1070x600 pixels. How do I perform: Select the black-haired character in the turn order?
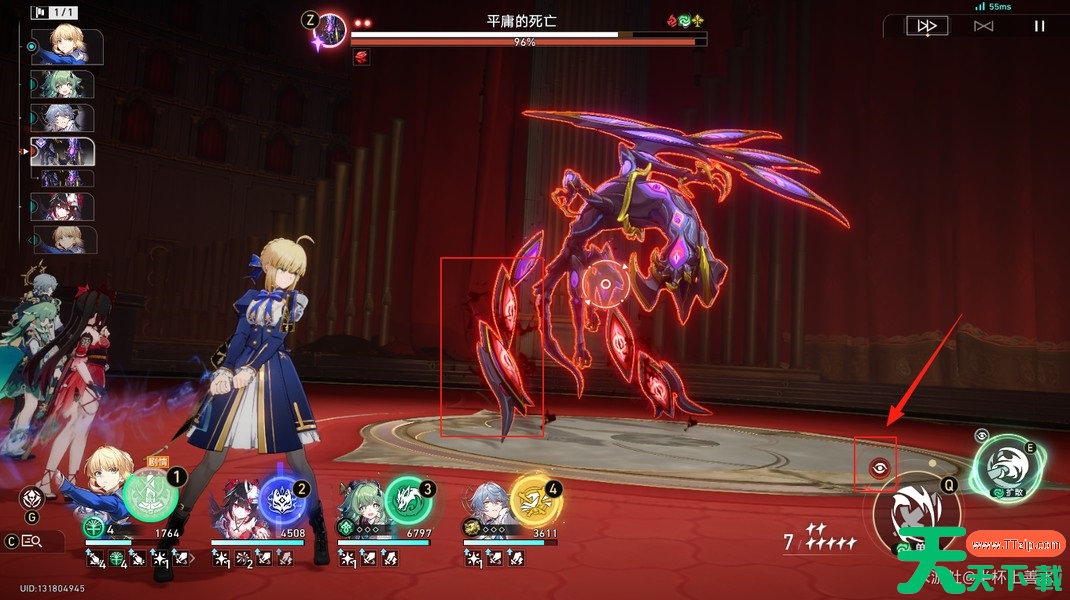point(63,206)
